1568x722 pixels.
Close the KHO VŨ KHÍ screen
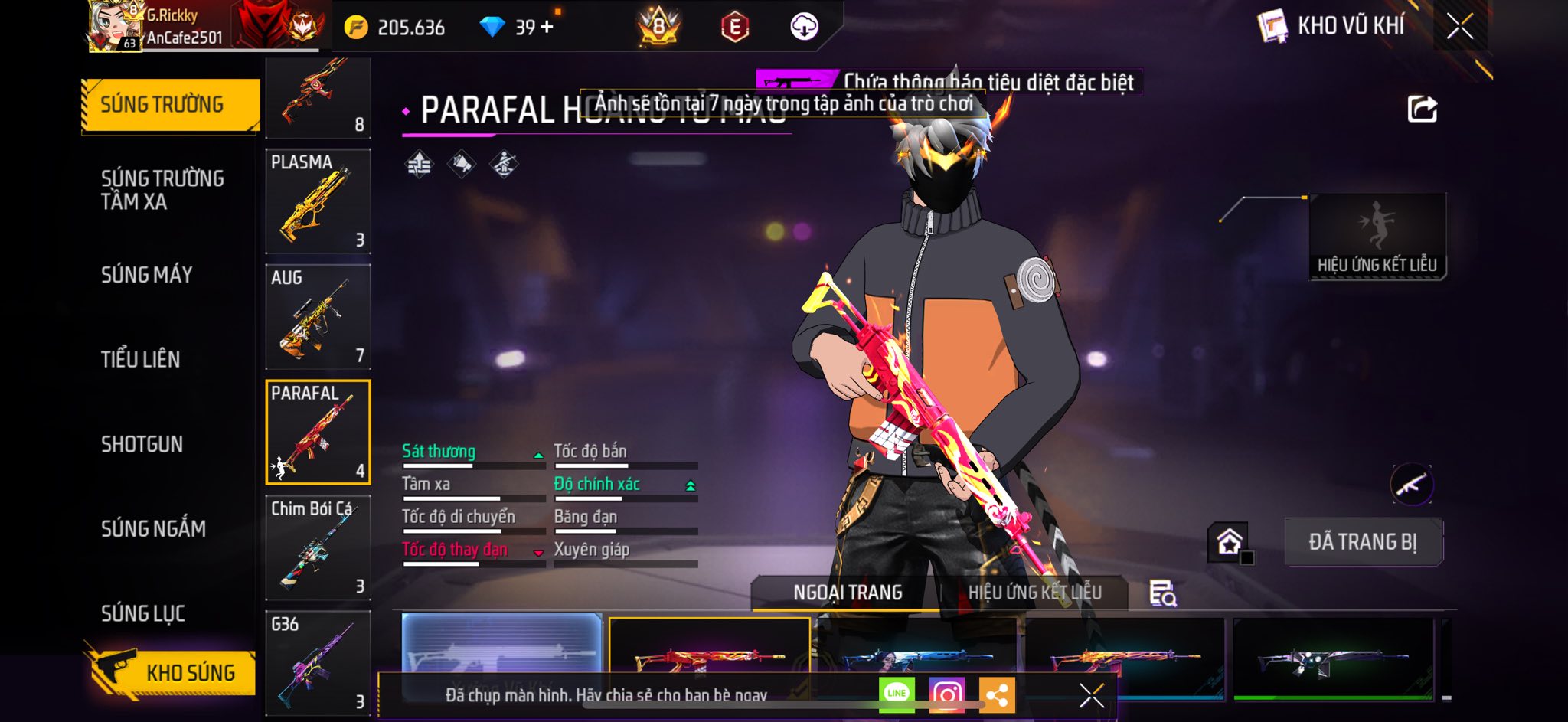[1459, 27]
